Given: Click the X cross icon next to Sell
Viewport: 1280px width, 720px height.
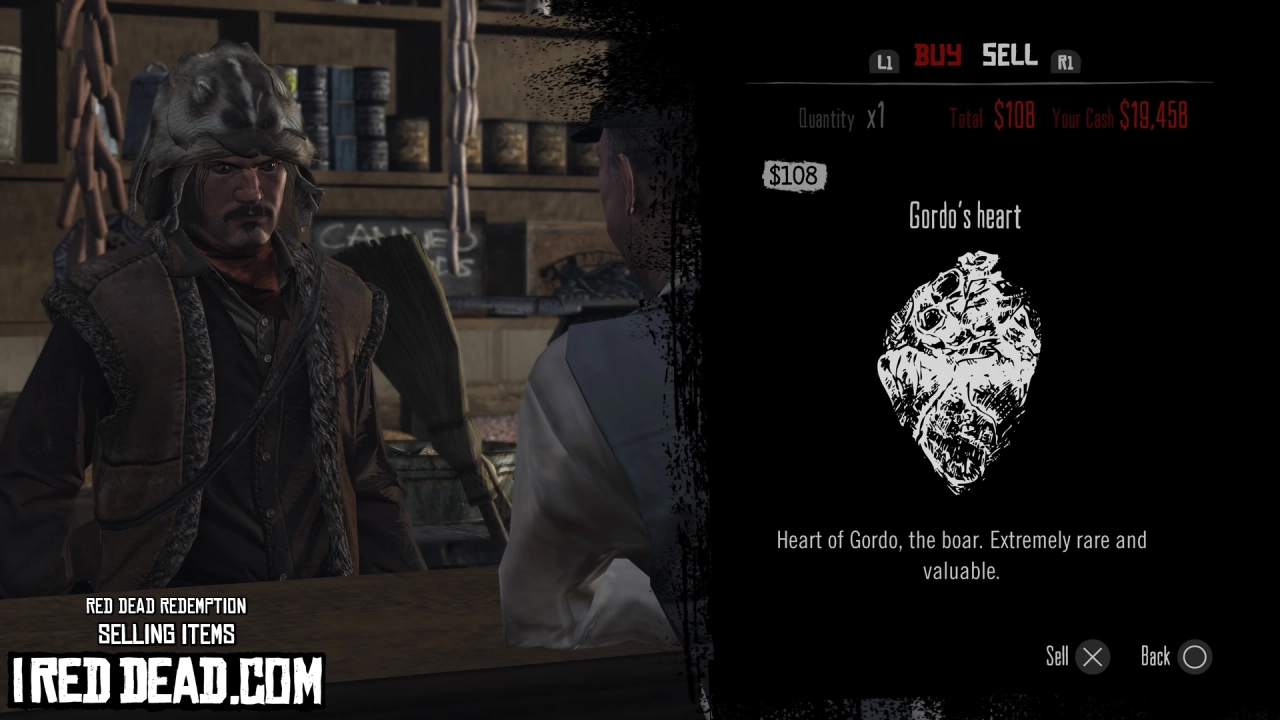Looking at the screenshot, I should click(x=1092, y=657).
